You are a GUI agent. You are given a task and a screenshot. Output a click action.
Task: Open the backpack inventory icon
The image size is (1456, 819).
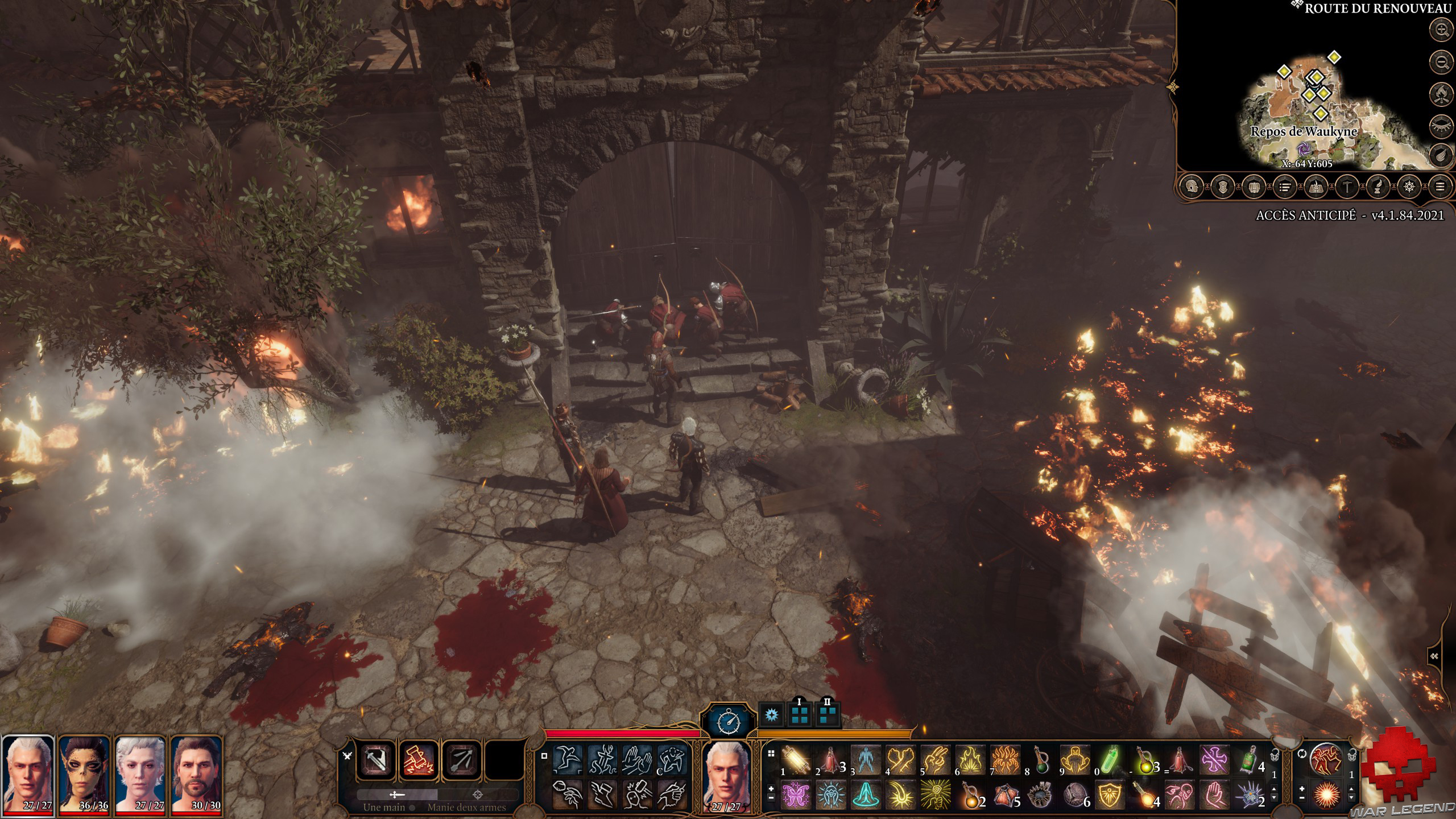click(1254, 187)
